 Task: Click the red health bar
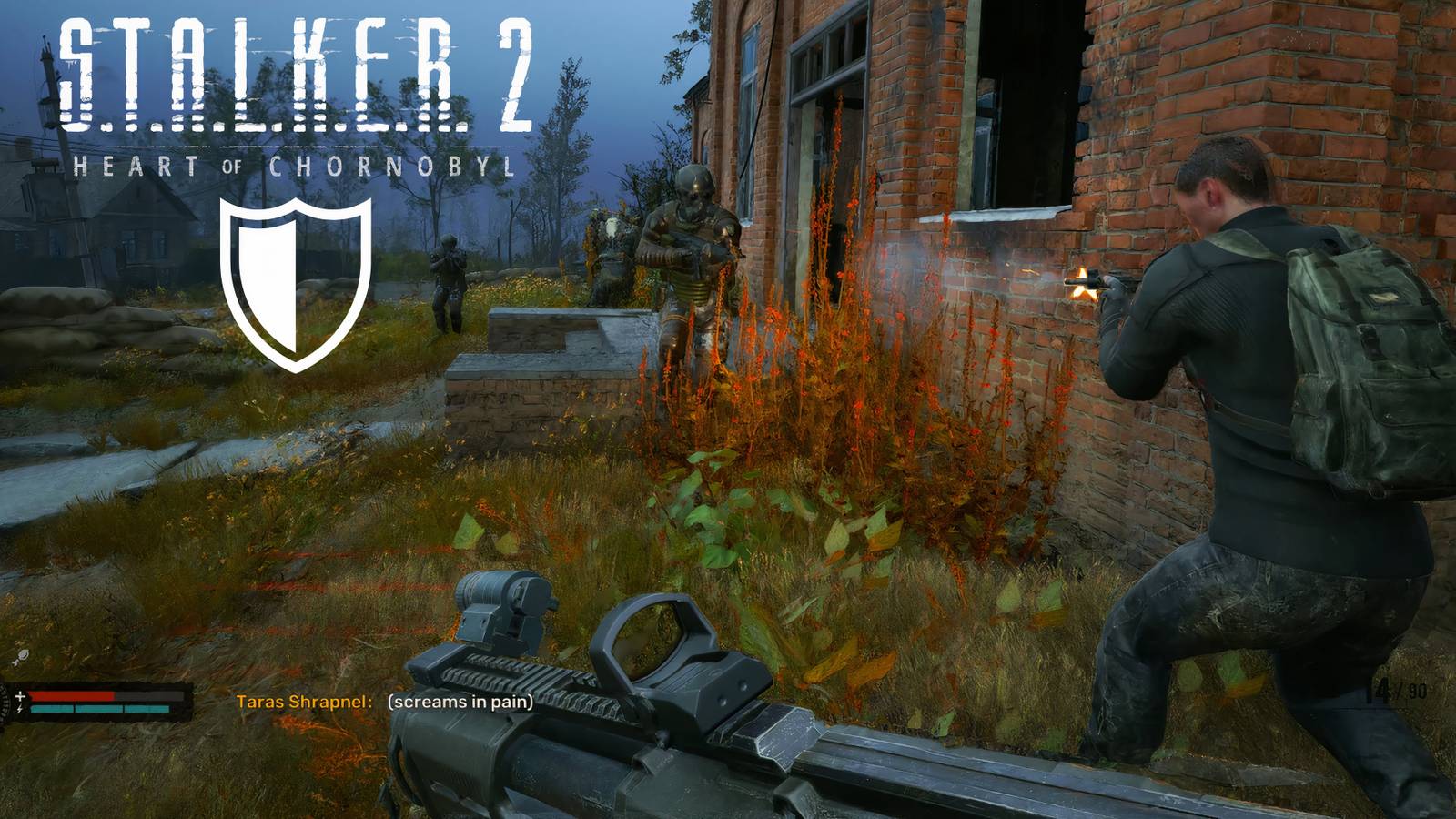pos(73,695)
